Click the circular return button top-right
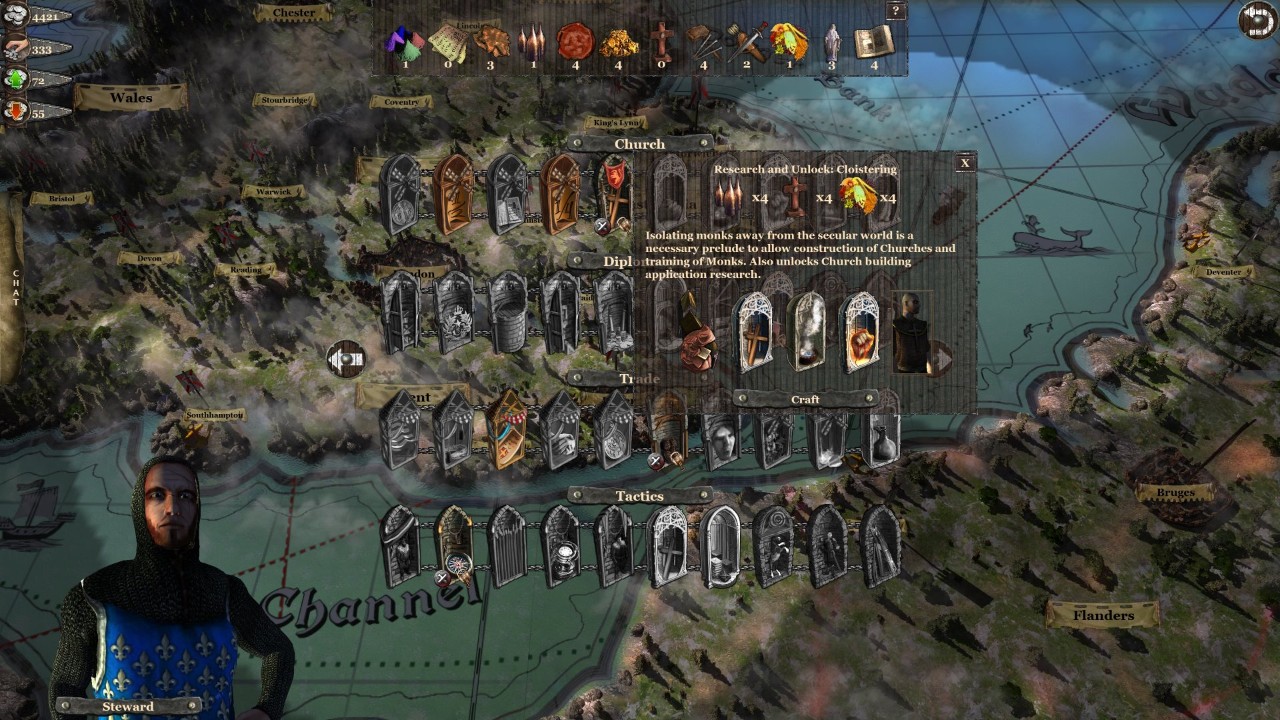 tap(1256, 21)
